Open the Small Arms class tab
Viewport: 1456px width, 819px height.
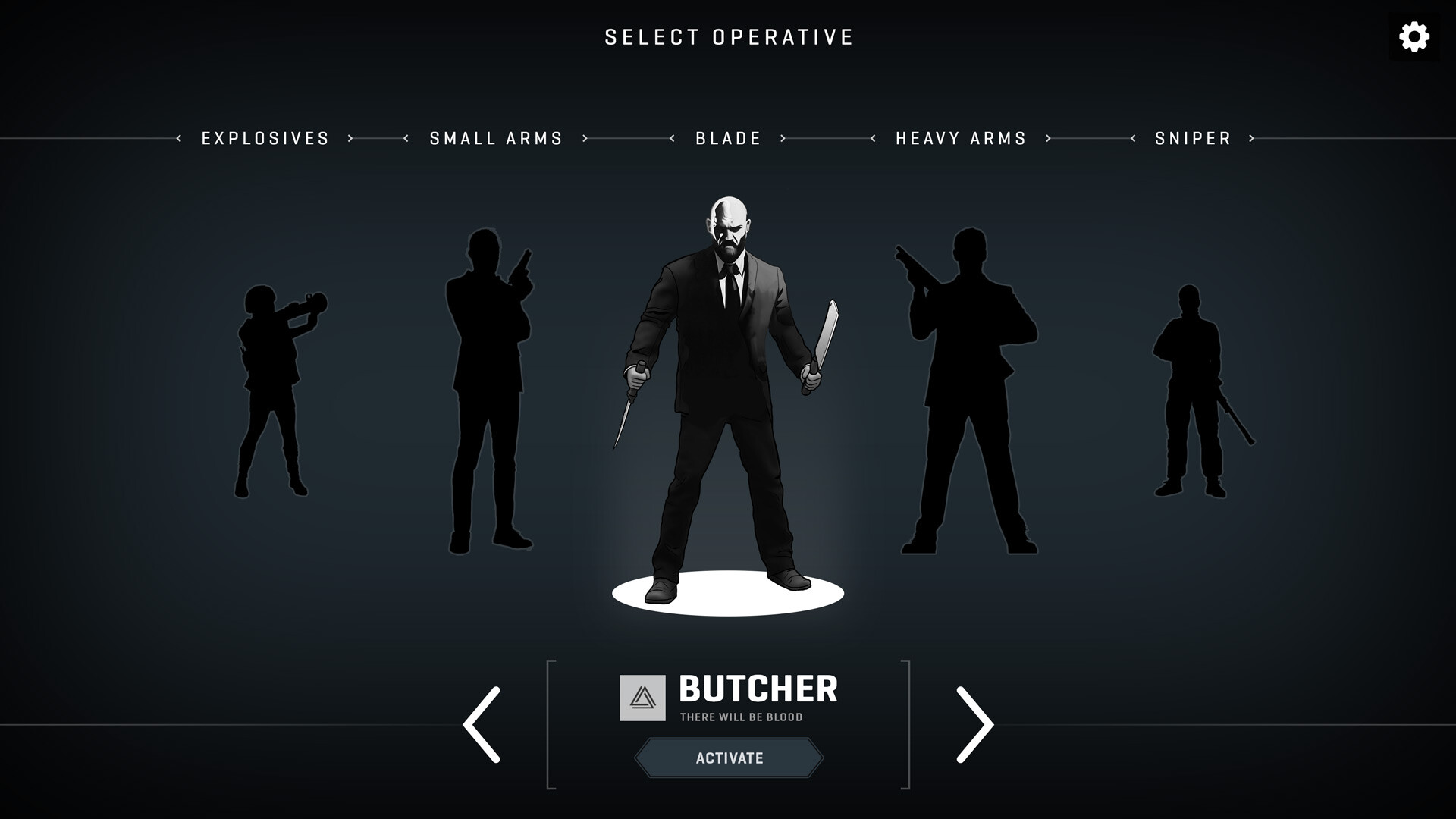pyautogui.click(x=494, y=138)
